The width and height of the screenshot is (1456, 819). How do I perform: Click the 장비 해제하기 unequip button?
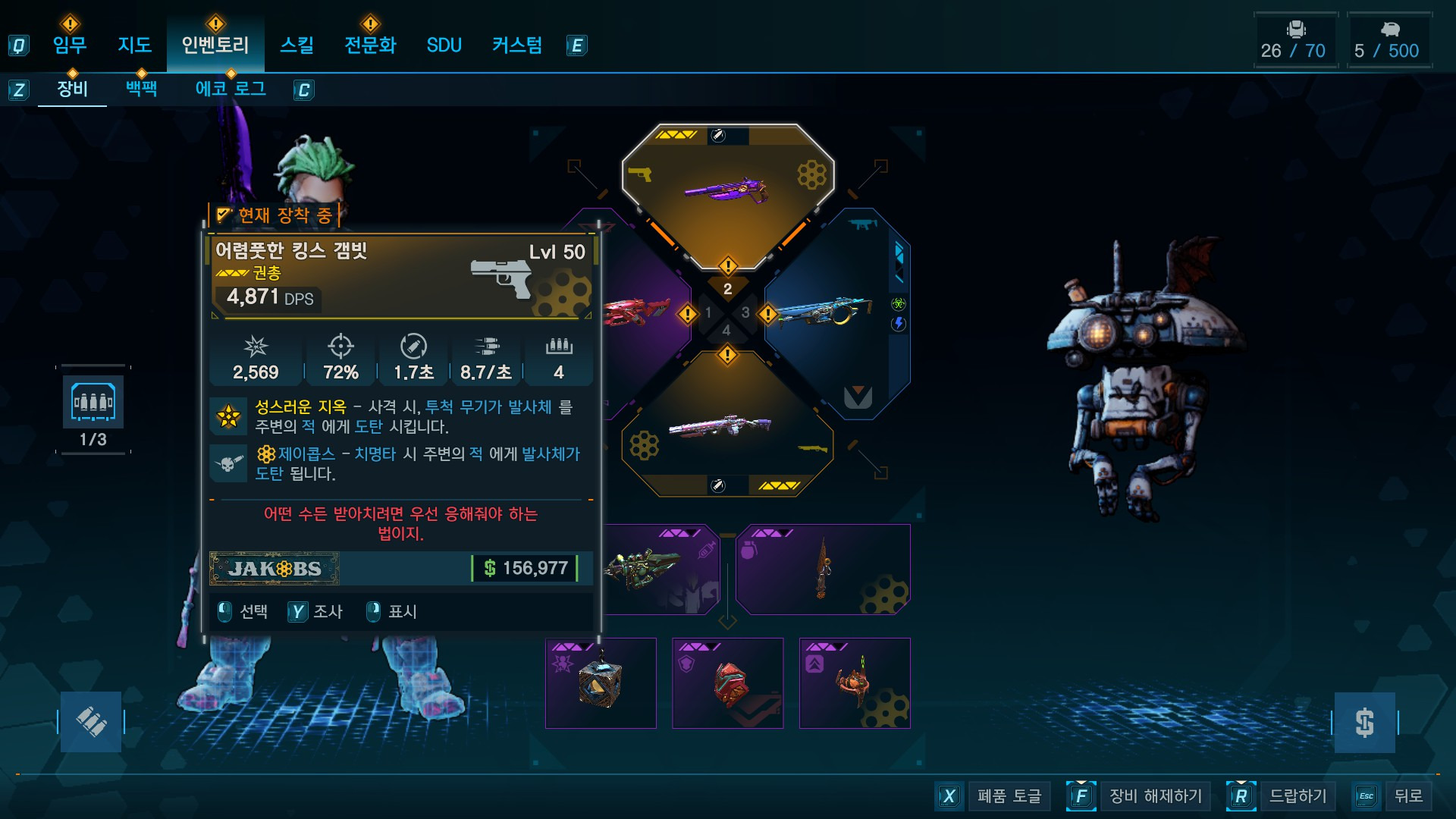pyautogui.click(x=1155, y=796)
